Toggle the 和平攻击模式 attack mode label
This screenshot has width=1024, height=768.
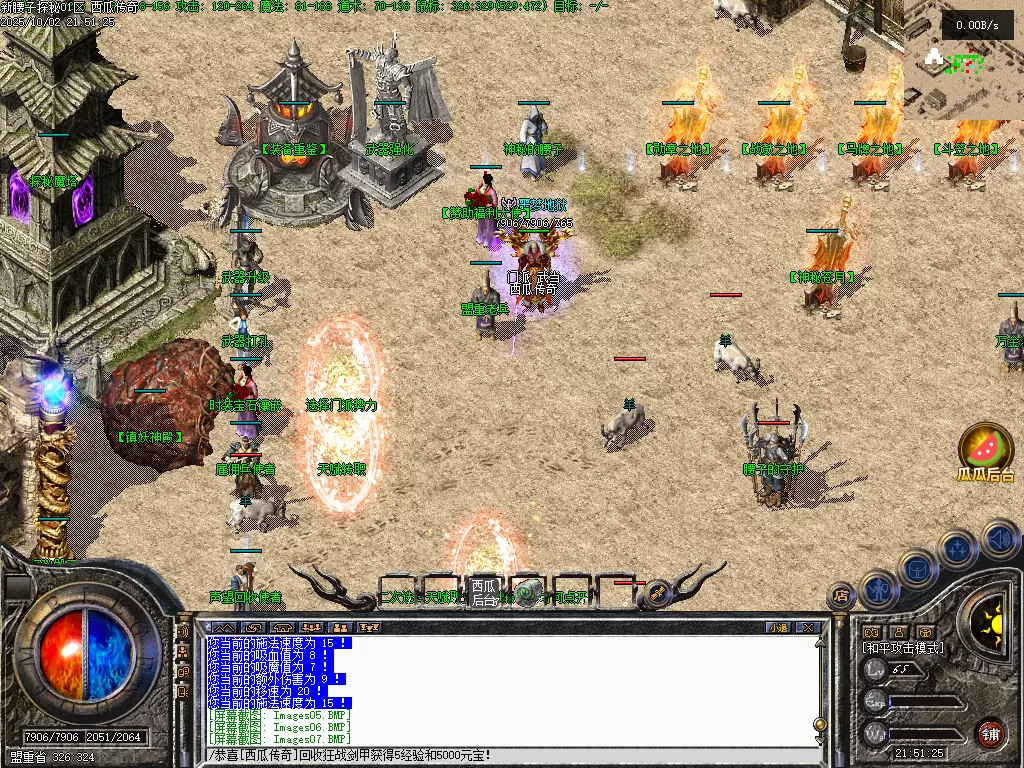[x=902, y=648]
